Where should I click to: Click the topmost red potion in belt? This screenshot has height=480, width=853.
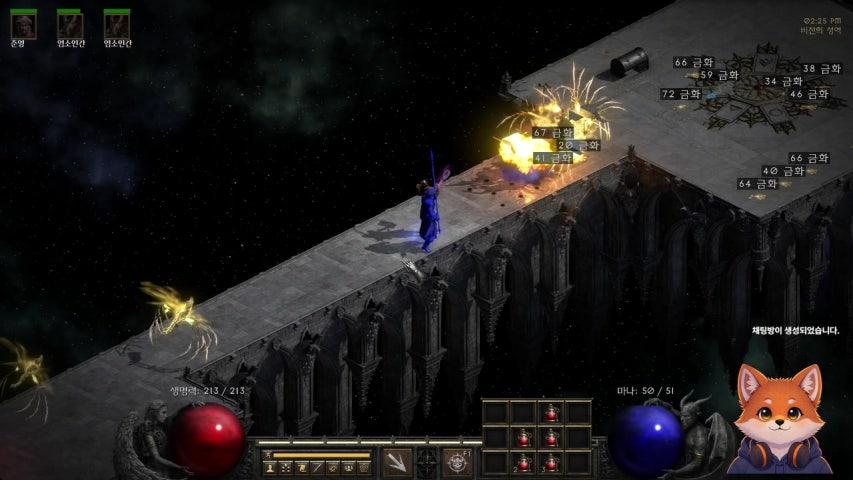(x=550, y=411)
